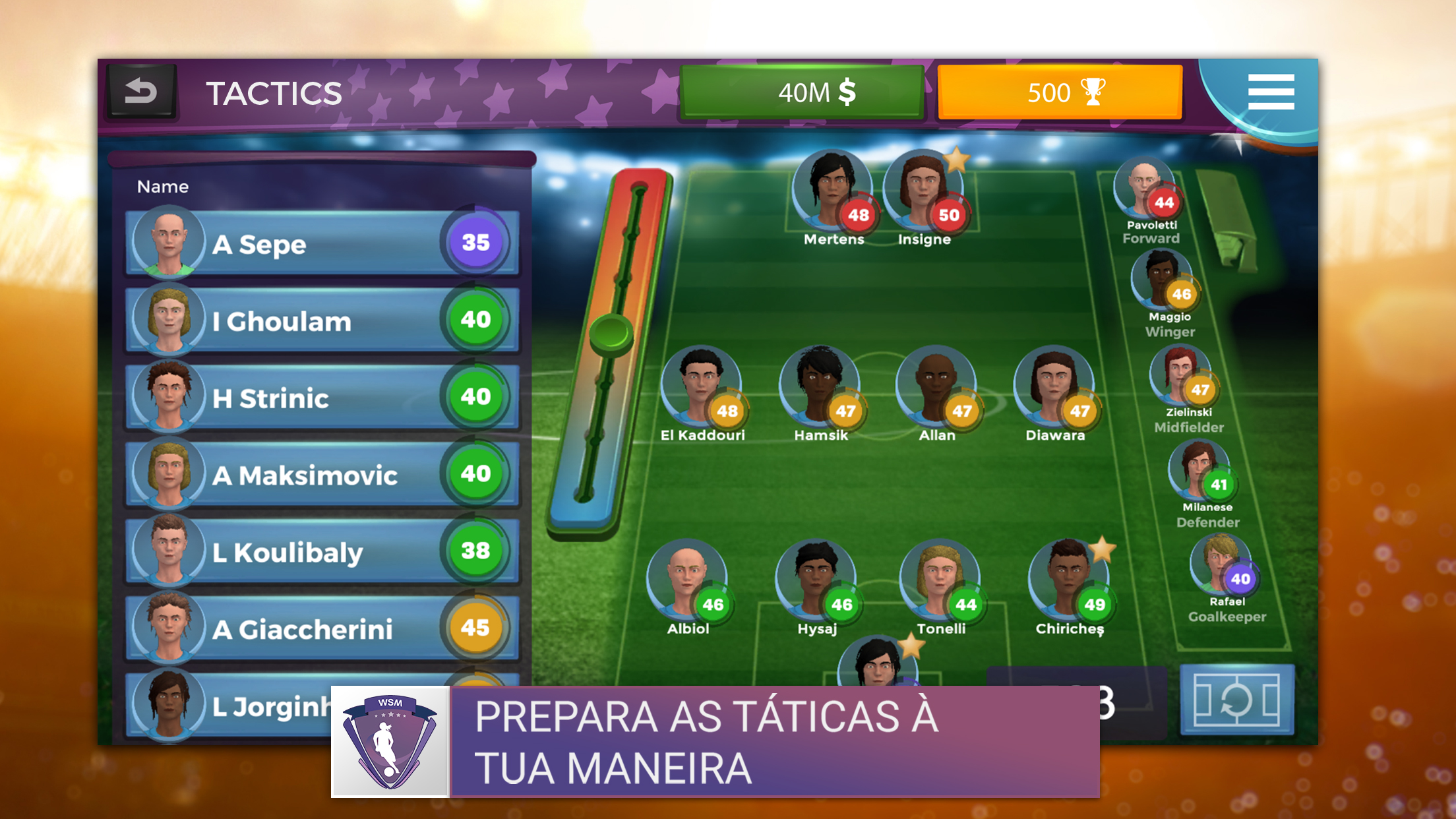Image resolution: width=1456 pixels, height=819 pixels.
Task: Open the formation reset pitch button
Action: coord(1236,700)
